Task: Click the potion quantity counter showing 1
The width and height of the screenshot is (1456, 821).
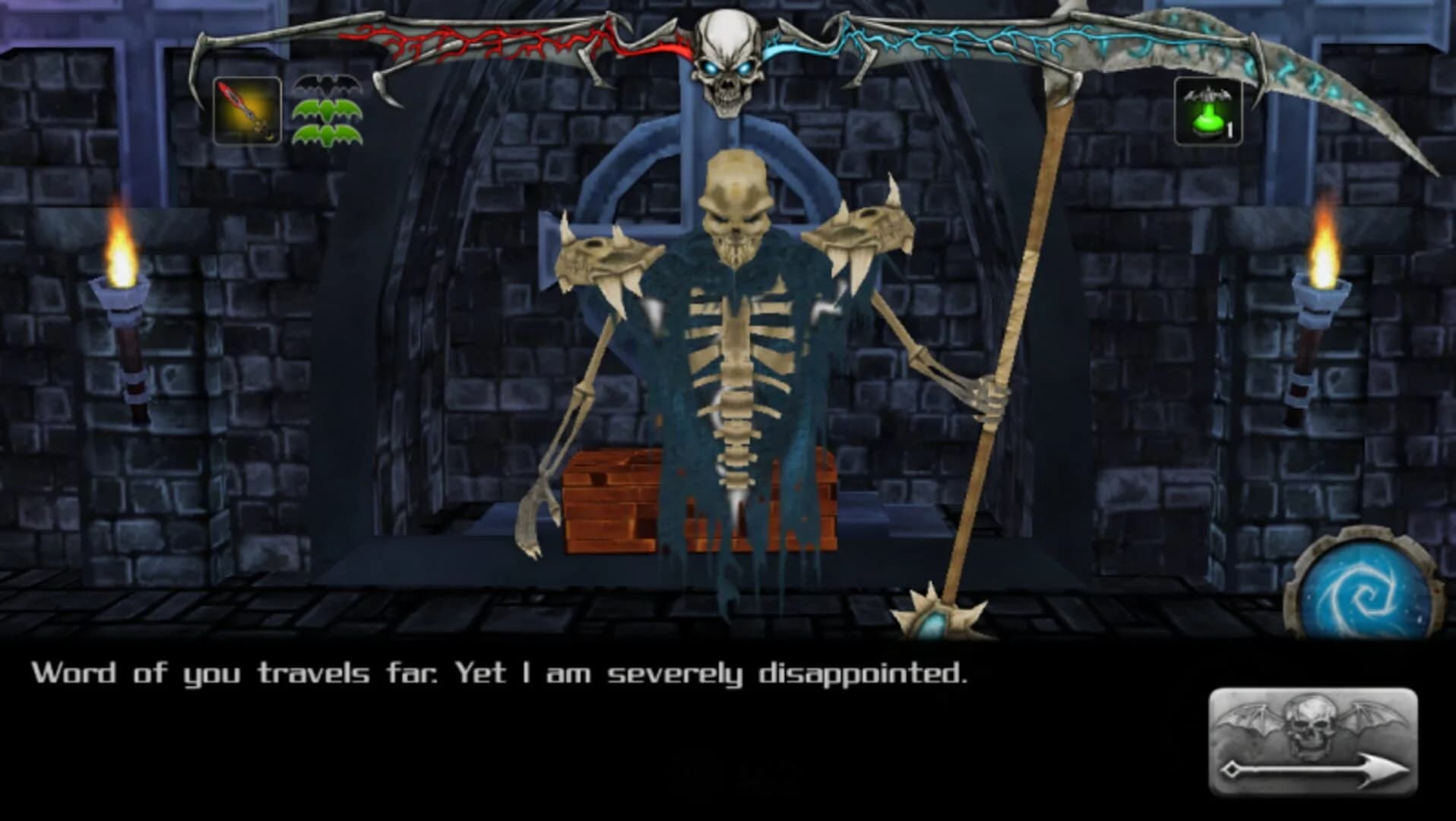Action: [1230, 129]
